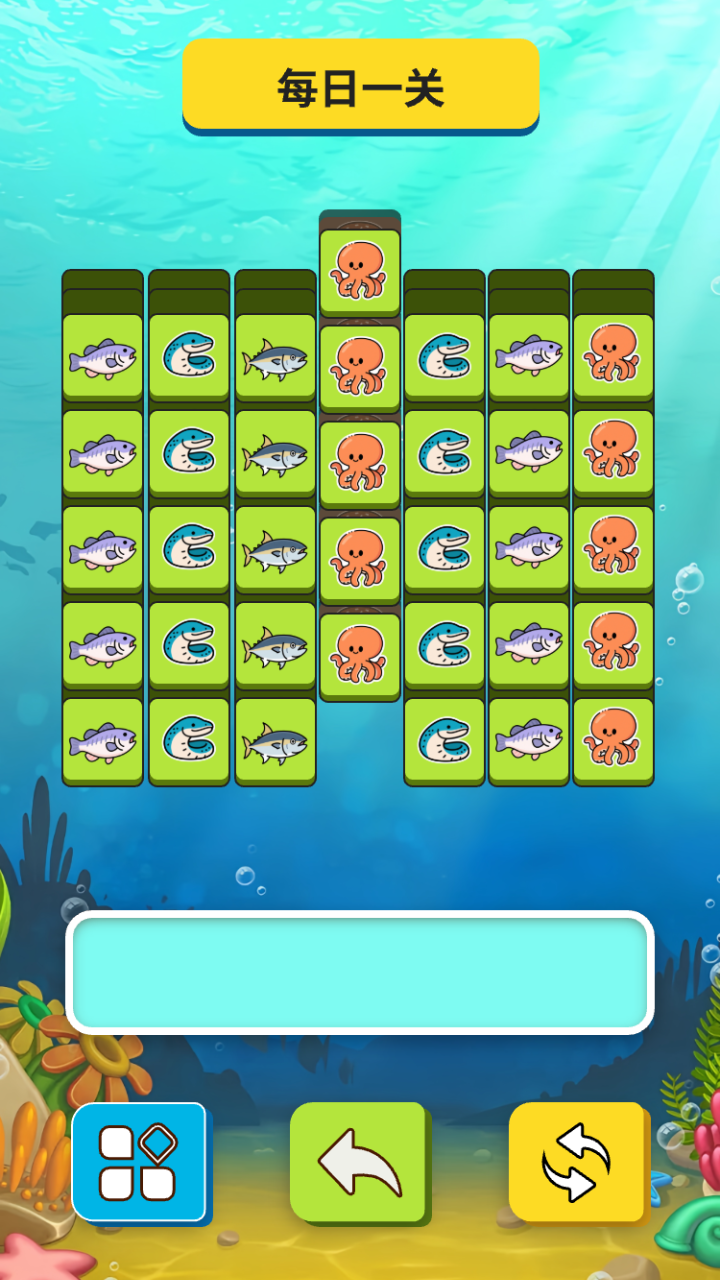Shuffle tiles with the yellow swap-arrows button
This screenshot has height=1280, width=720.
(576, 1162)
